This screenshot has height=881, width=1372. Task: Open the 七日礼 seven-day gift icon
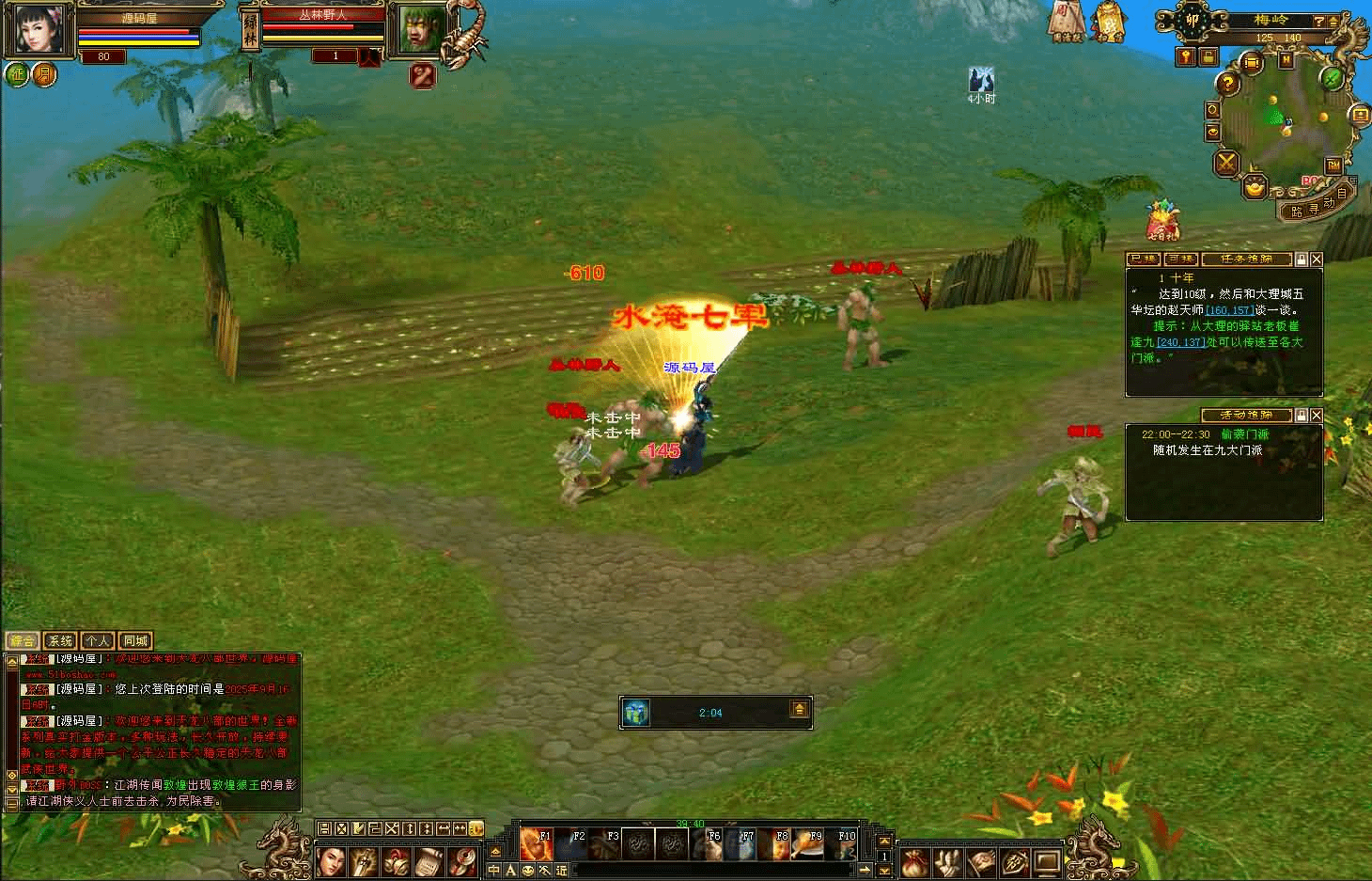click(x=1162, y=221)
